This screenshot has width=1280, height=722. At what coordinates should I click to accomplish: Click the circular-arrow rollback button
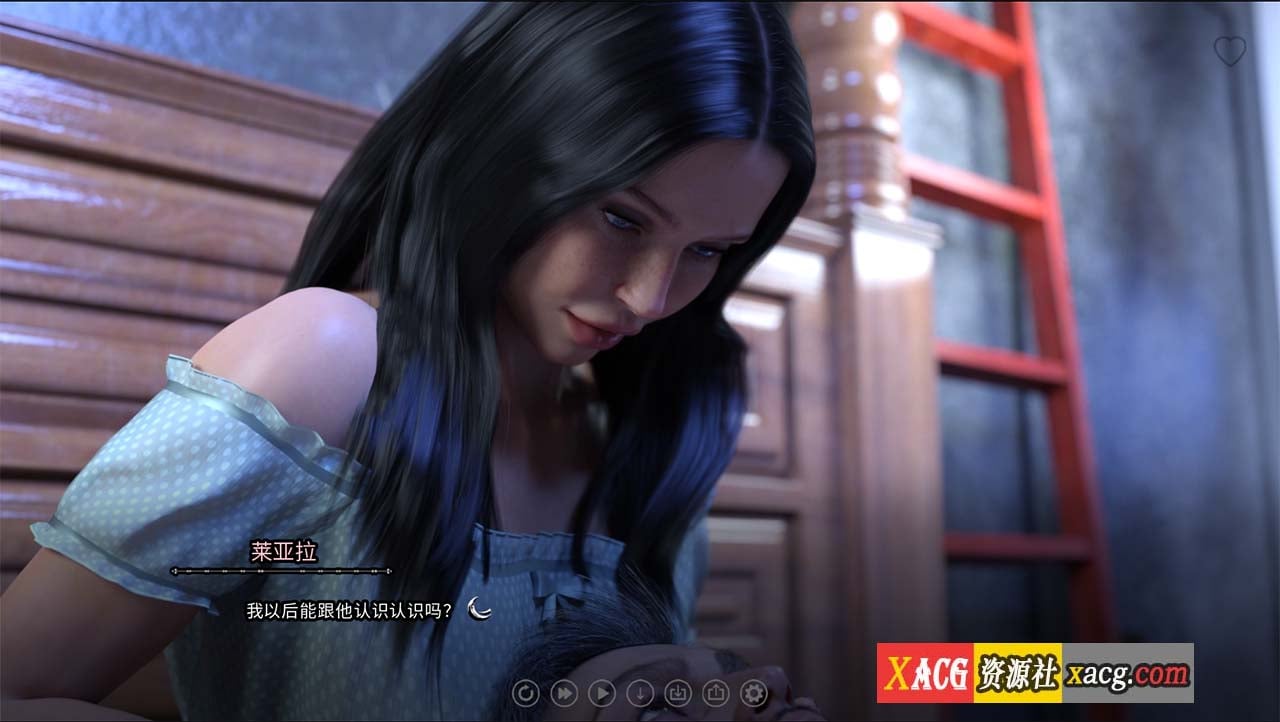click(x=526, y=692)
